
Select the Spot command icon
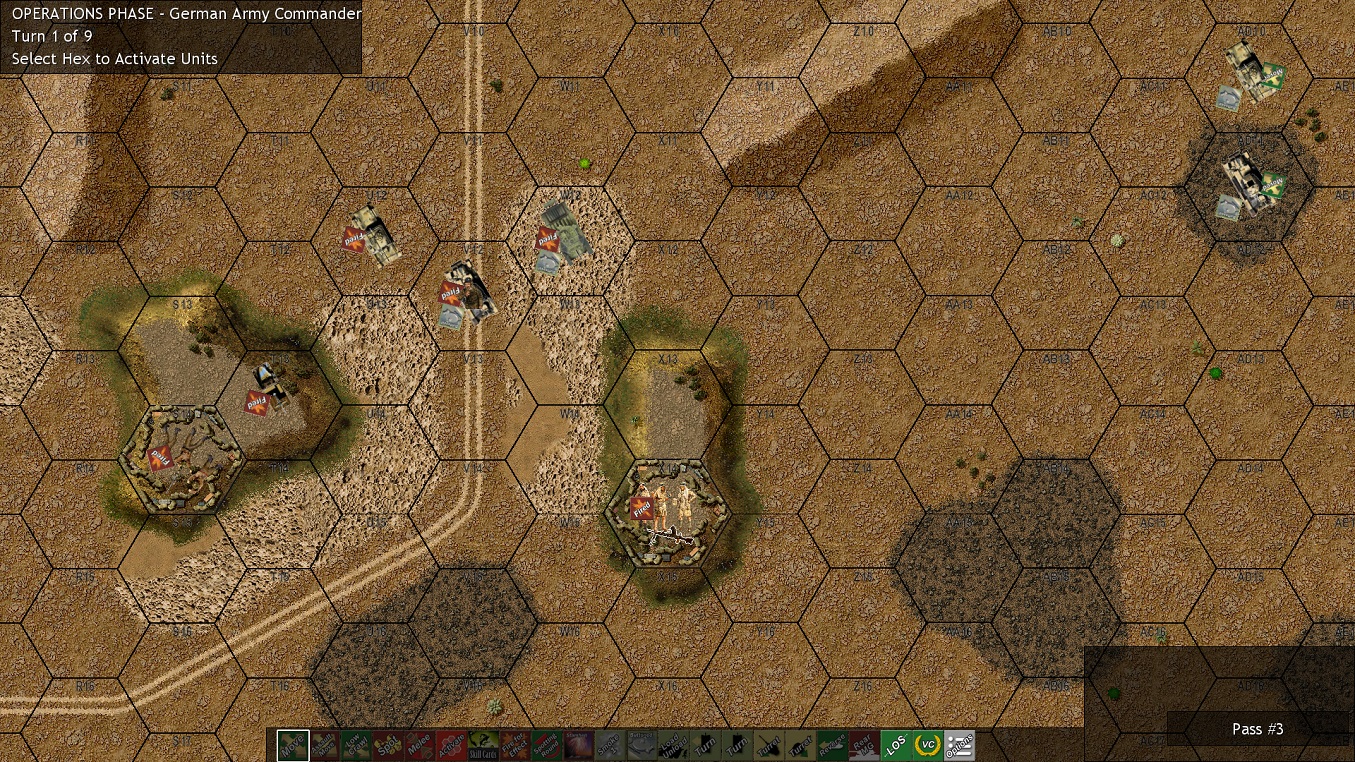click(388, 745)
